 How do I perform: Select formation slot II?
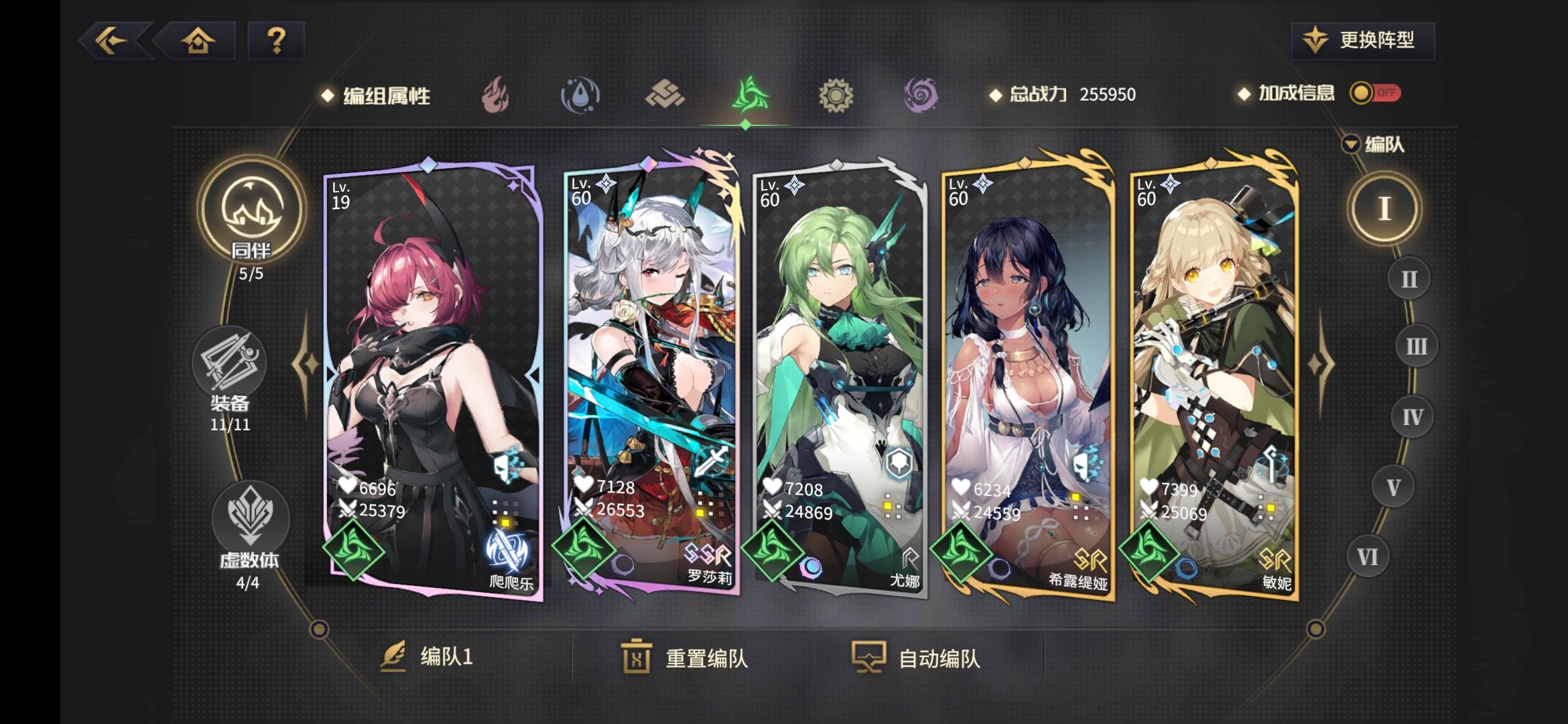point(1409,277)
